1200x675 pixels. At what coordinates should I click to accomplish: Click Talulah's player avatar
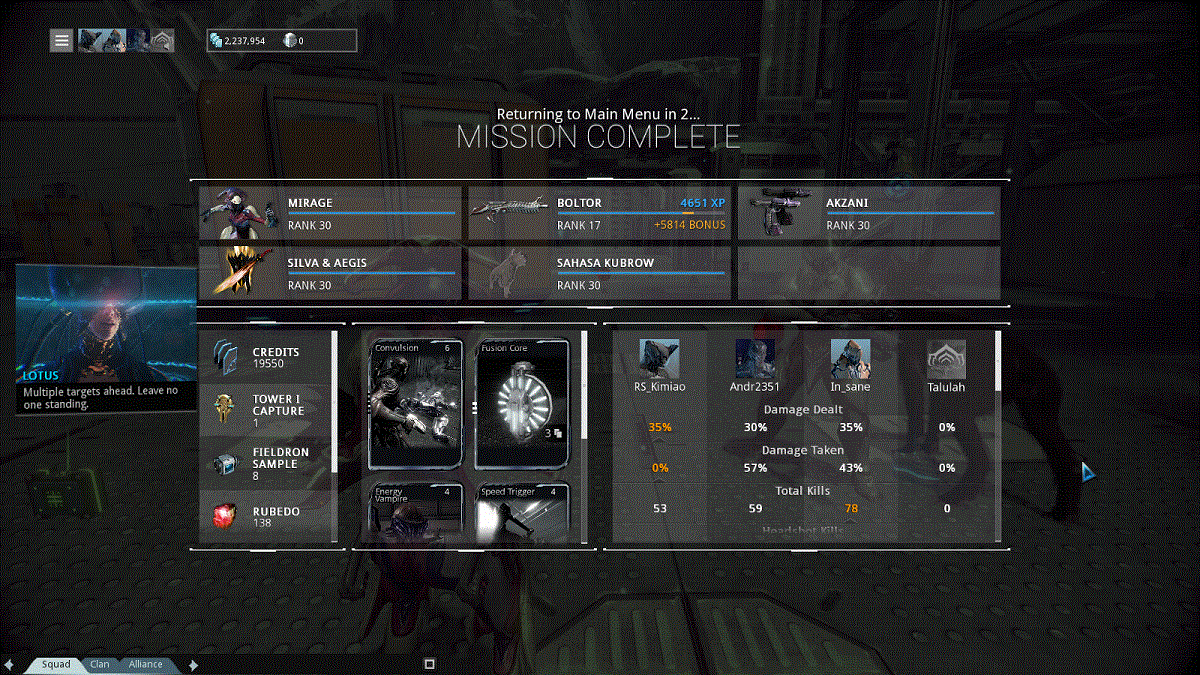tap(945, 359)
